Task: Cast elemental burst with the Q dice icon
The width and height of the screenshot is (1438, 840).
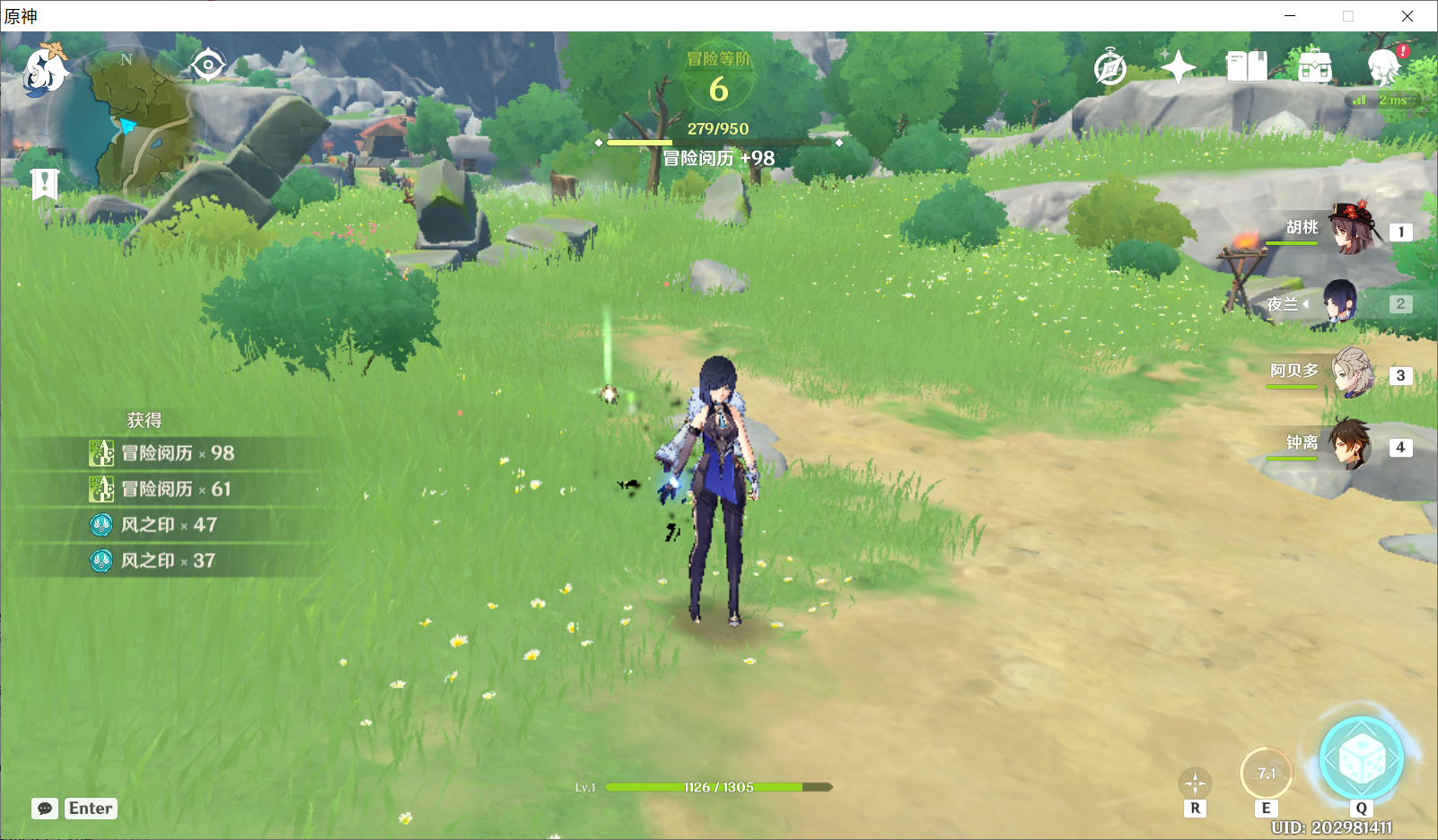Action: pyautogui.click(x=1362, y=758)
